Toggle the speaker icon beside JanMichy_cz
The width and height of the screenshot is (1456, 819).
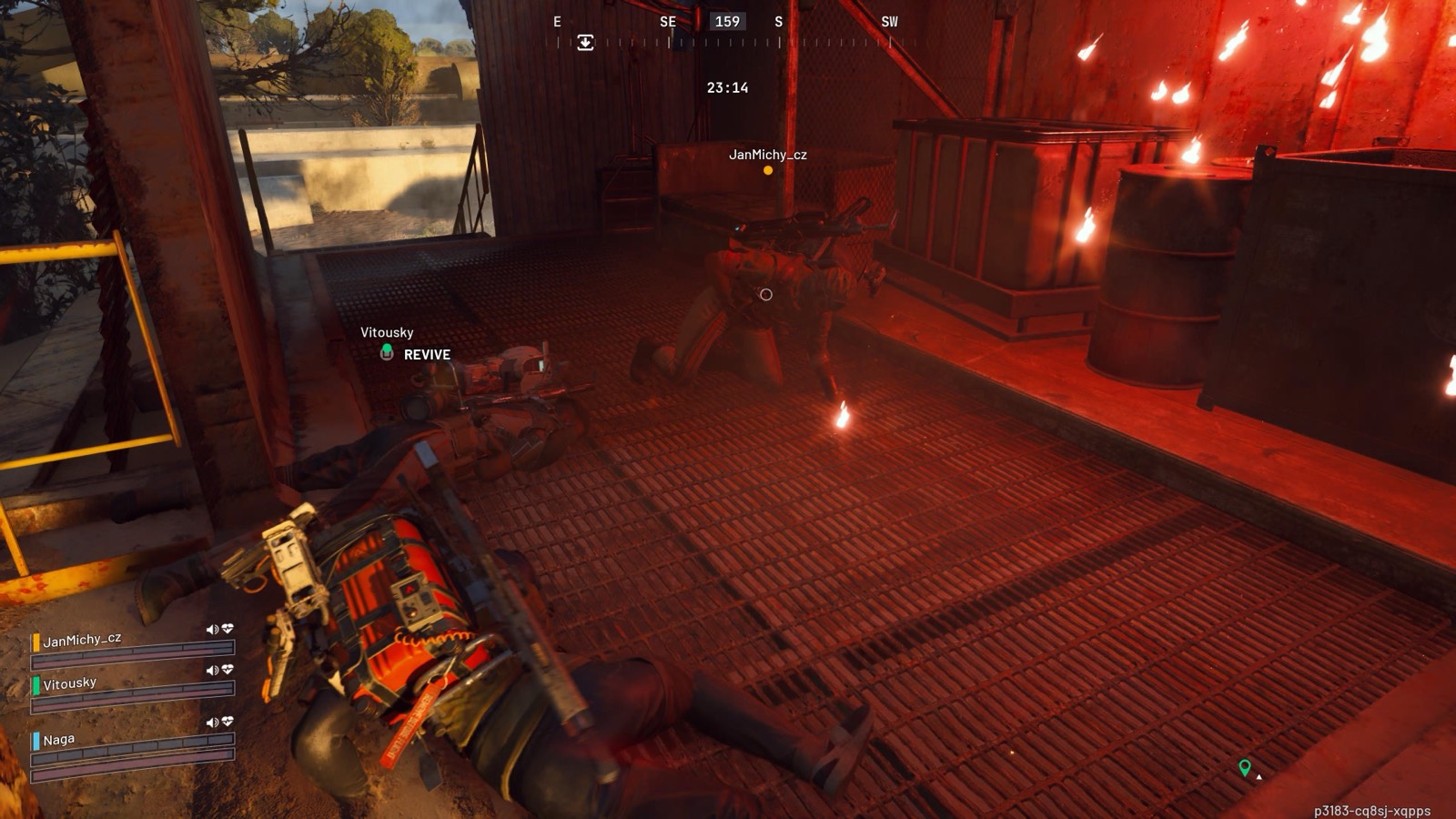click(212, 629)
